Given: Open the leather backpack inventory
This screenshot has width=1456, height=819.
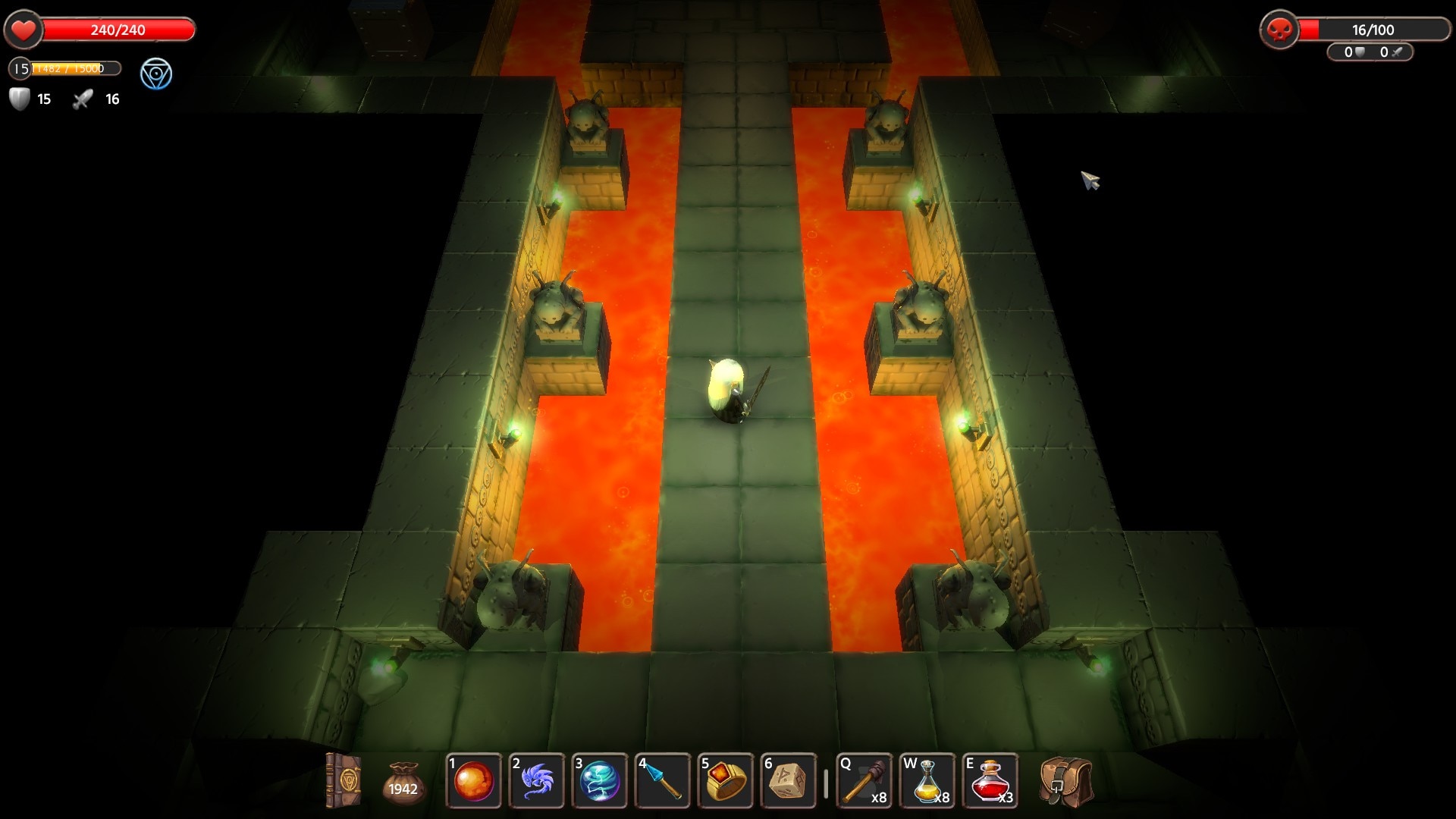Looking at the screenshot, I should click(1065, 782).
